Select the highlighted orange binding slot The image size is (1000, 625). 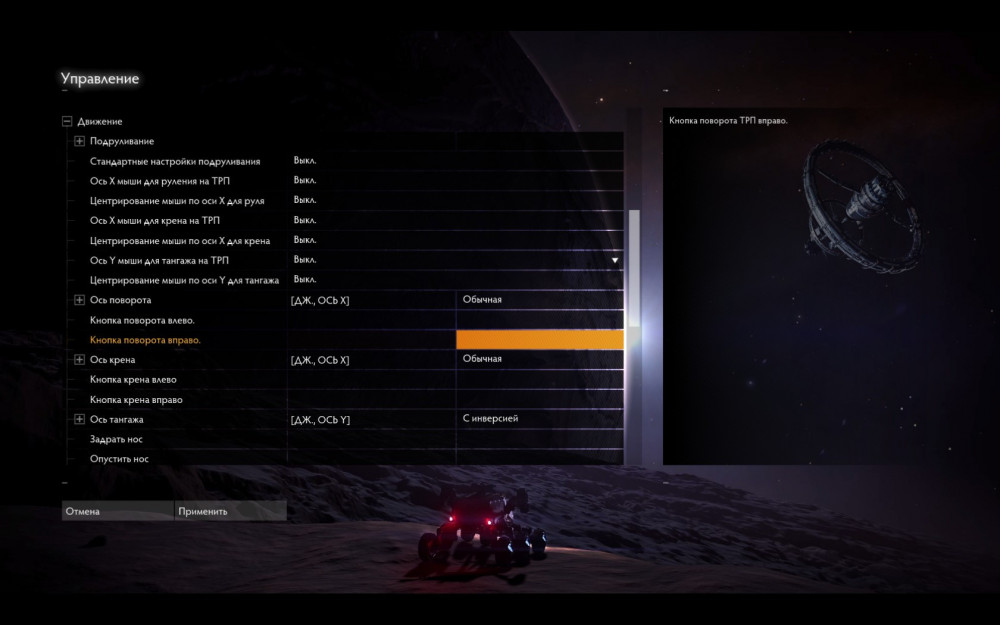[540, 340]
